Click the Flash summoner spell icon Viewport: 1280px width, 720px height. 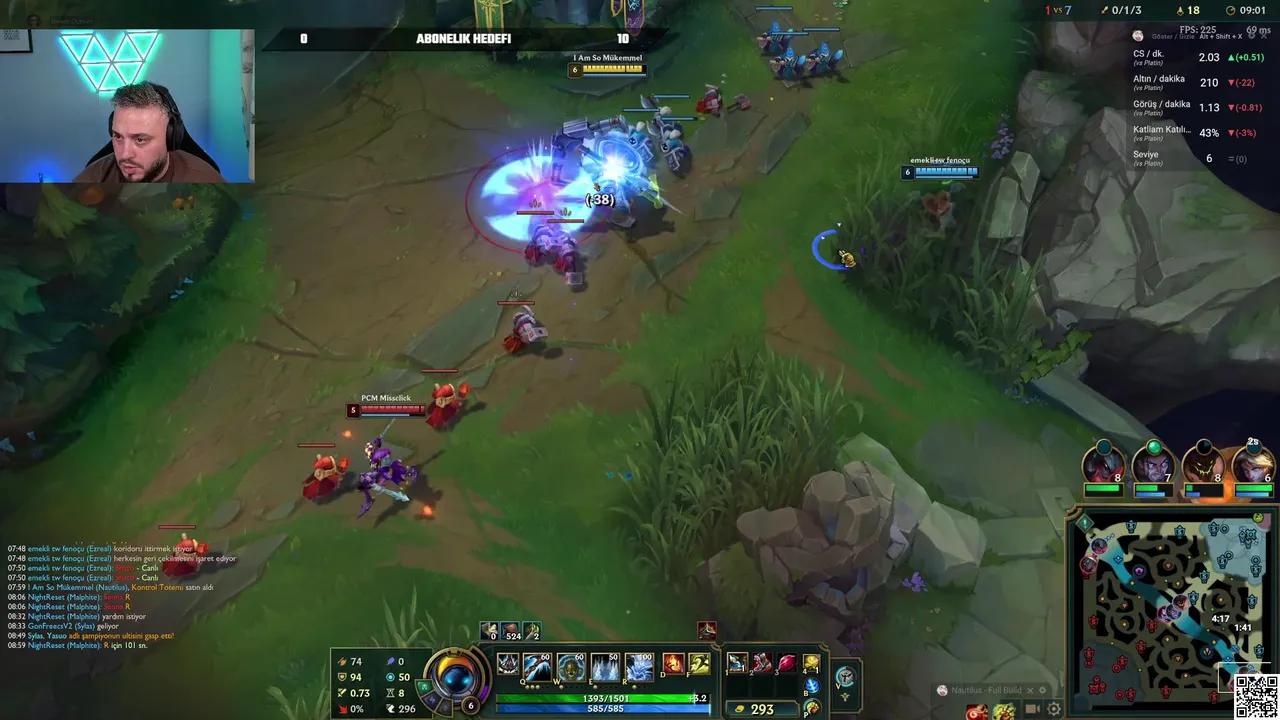click(x=701, y=664)
